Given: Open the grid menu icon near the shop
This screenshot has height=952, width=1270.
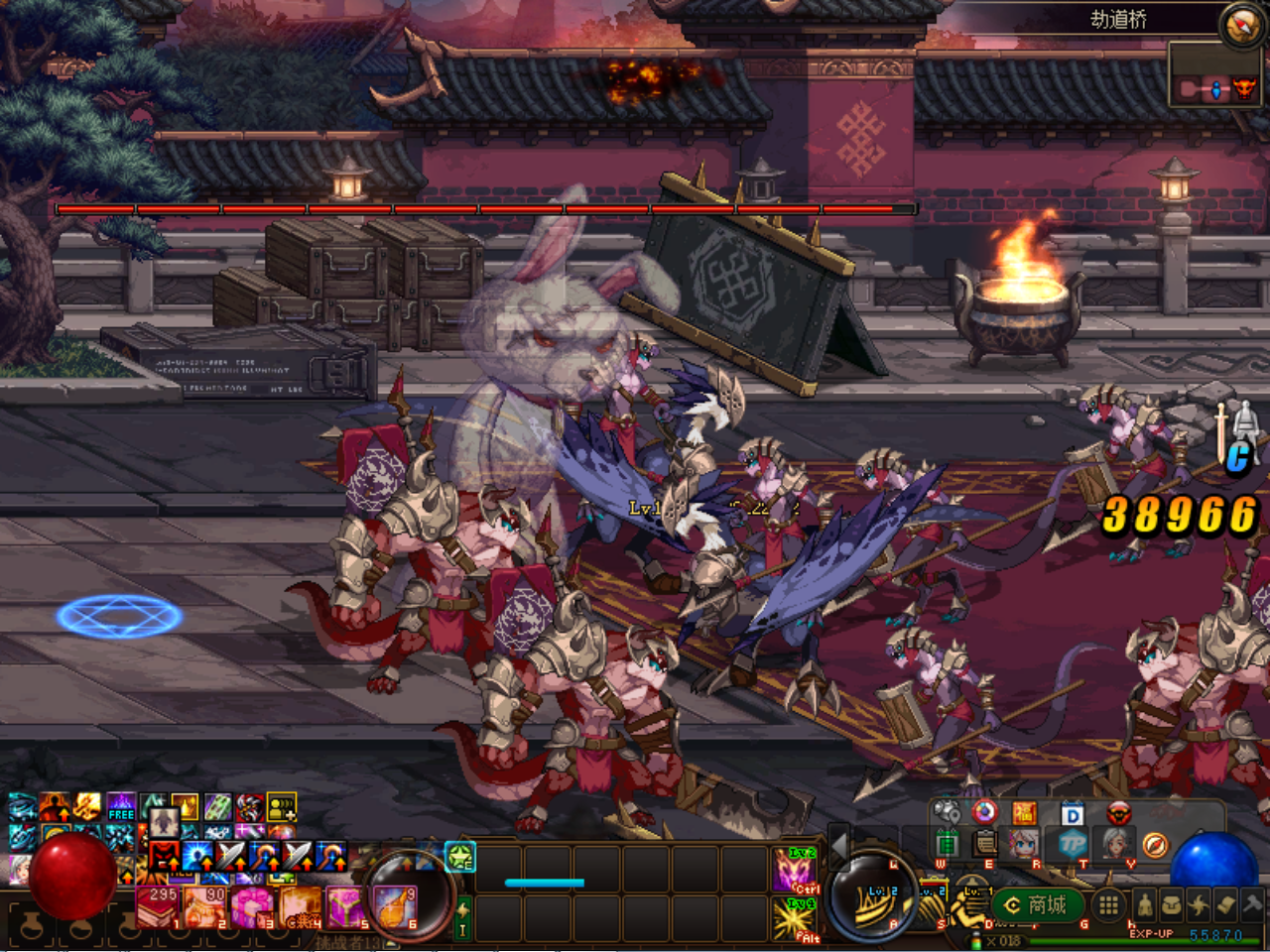Looking at the screenshot, I should coord(1110,905).
